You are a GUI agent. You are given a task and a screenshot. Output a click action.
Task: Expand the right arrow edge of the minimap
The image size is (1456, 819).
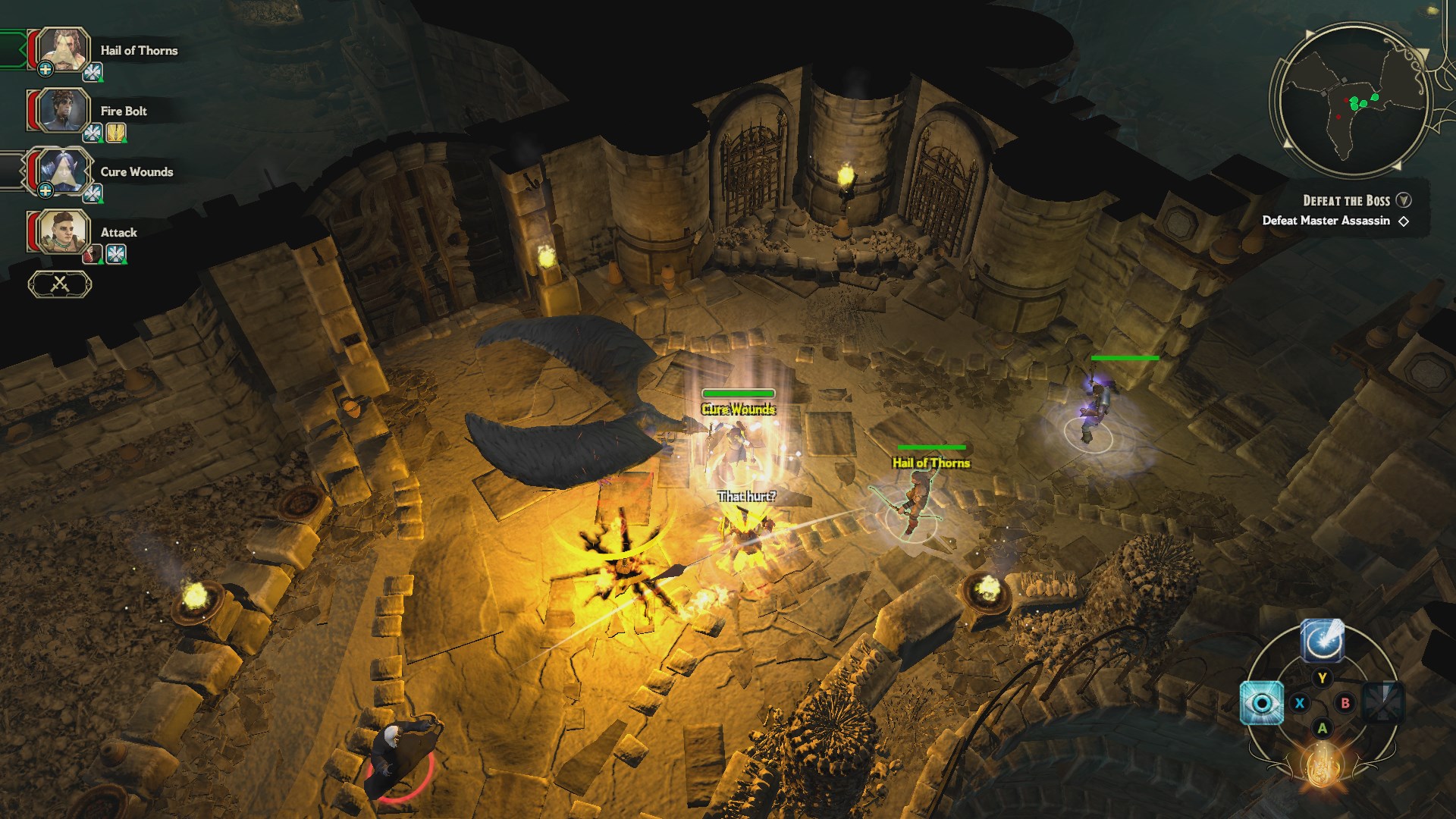1423,53
